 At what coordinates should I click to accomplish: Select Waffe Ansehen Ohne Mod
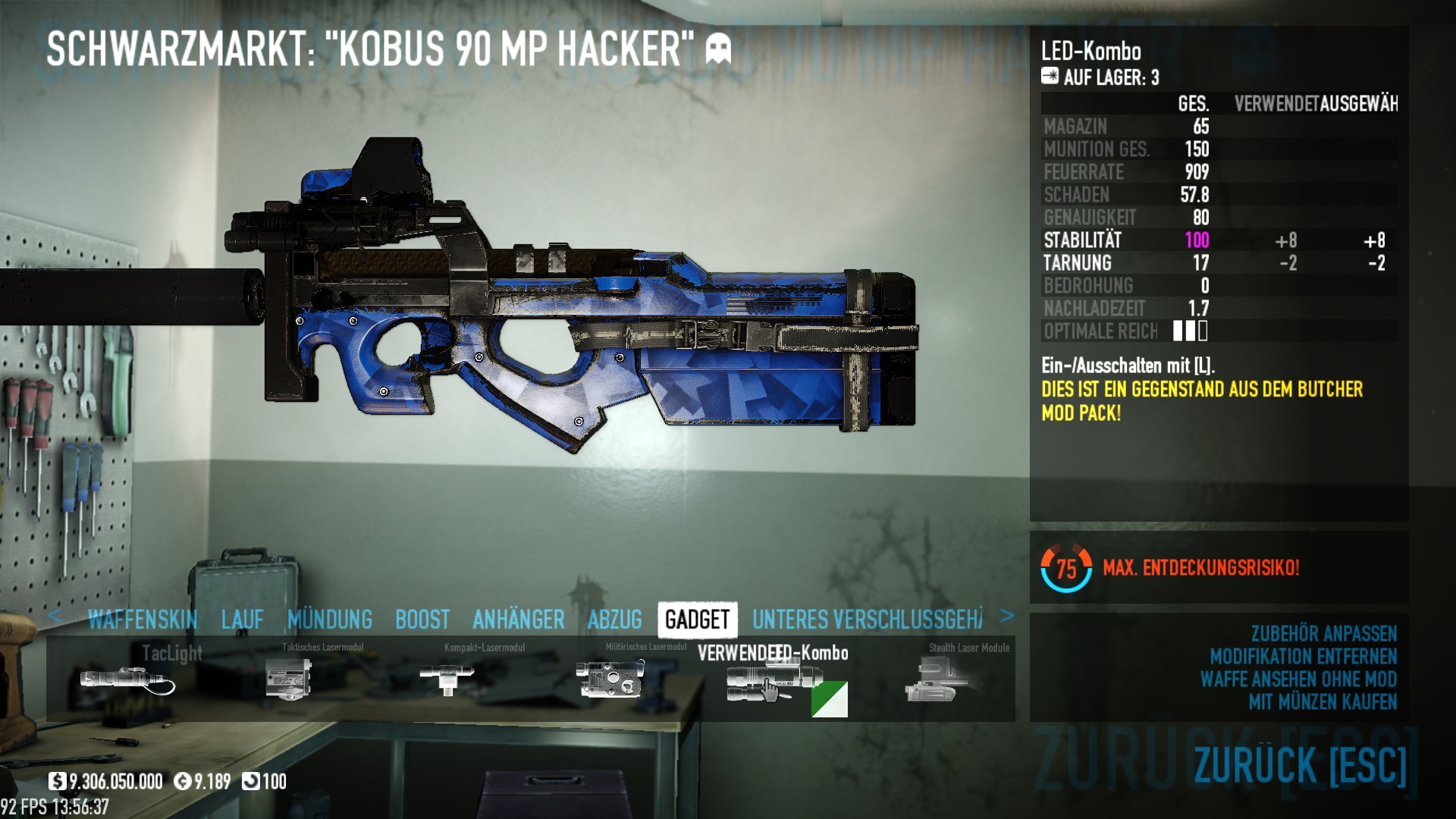tap(1298, 679)
